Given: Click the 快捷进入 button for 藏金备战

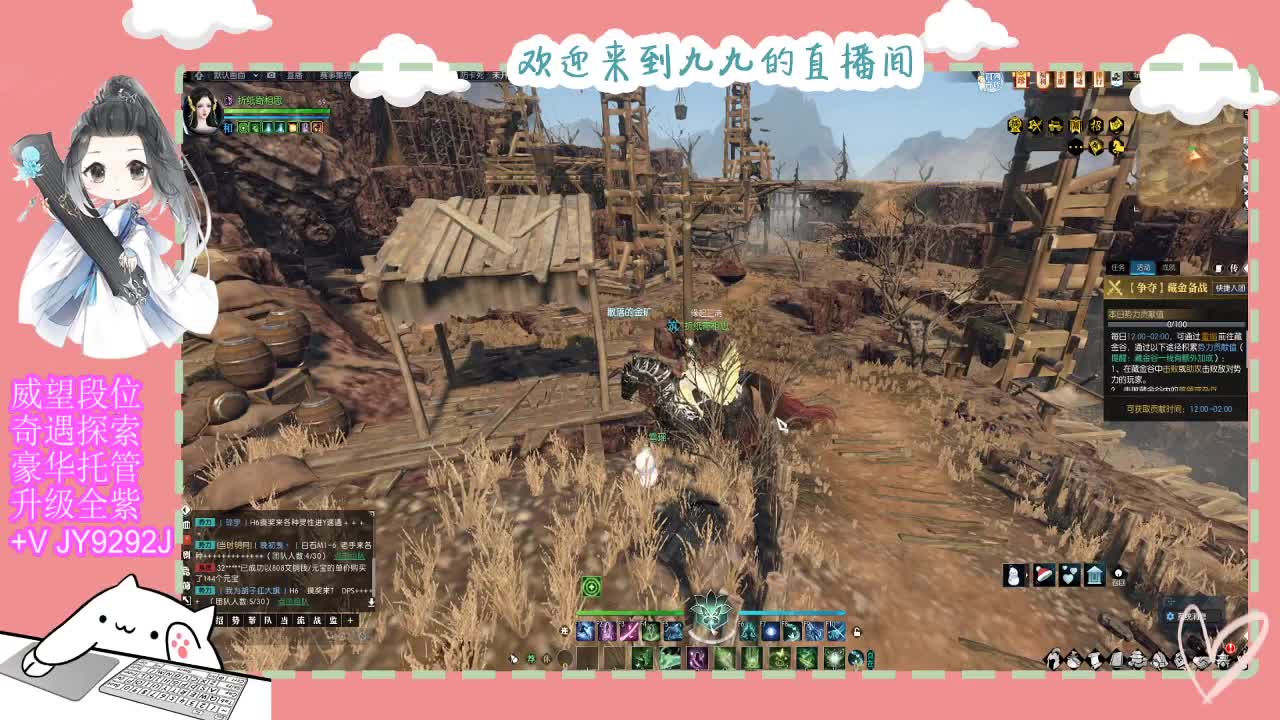Looking at the screenshot, I should [x=1231, y=288].
